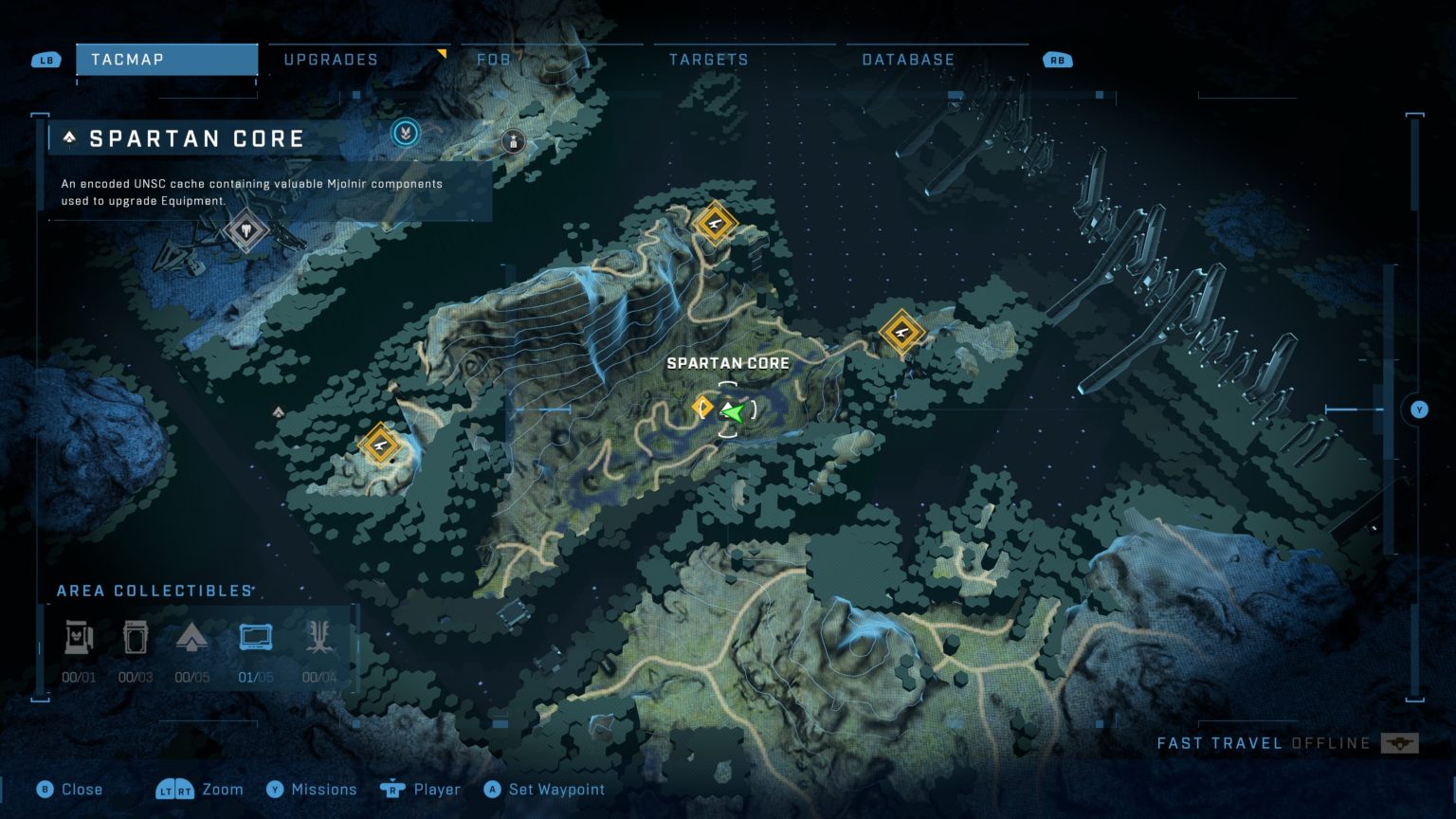Click the eastern gold objective diamond marker
This screenshot has width=1456, height=819.
pos(901,333)
